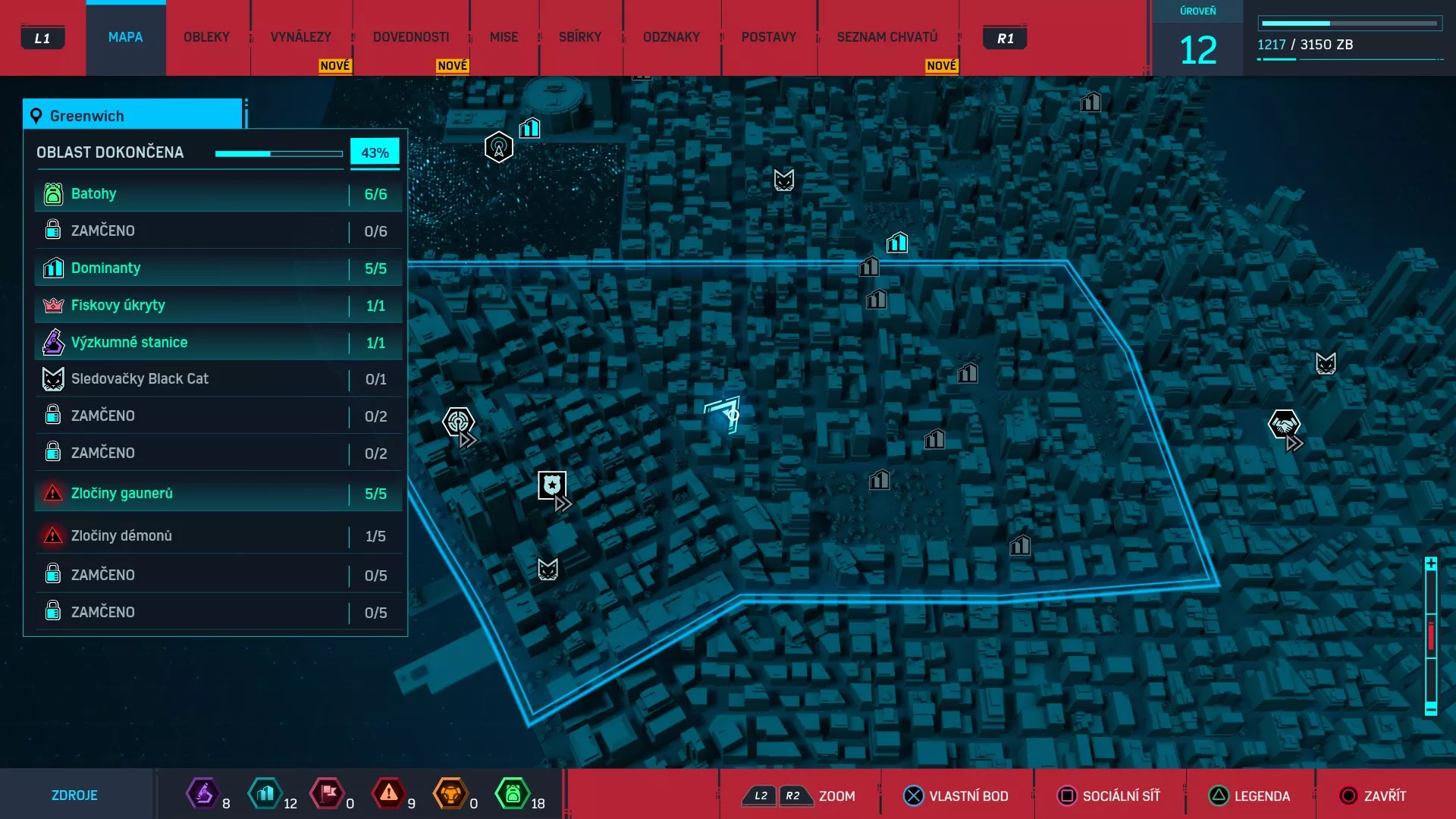This screenshot has height=819, width=1456.
Task: Click the red triangle icon beside Zločiny démonů
Action: [x=52, y=535]
